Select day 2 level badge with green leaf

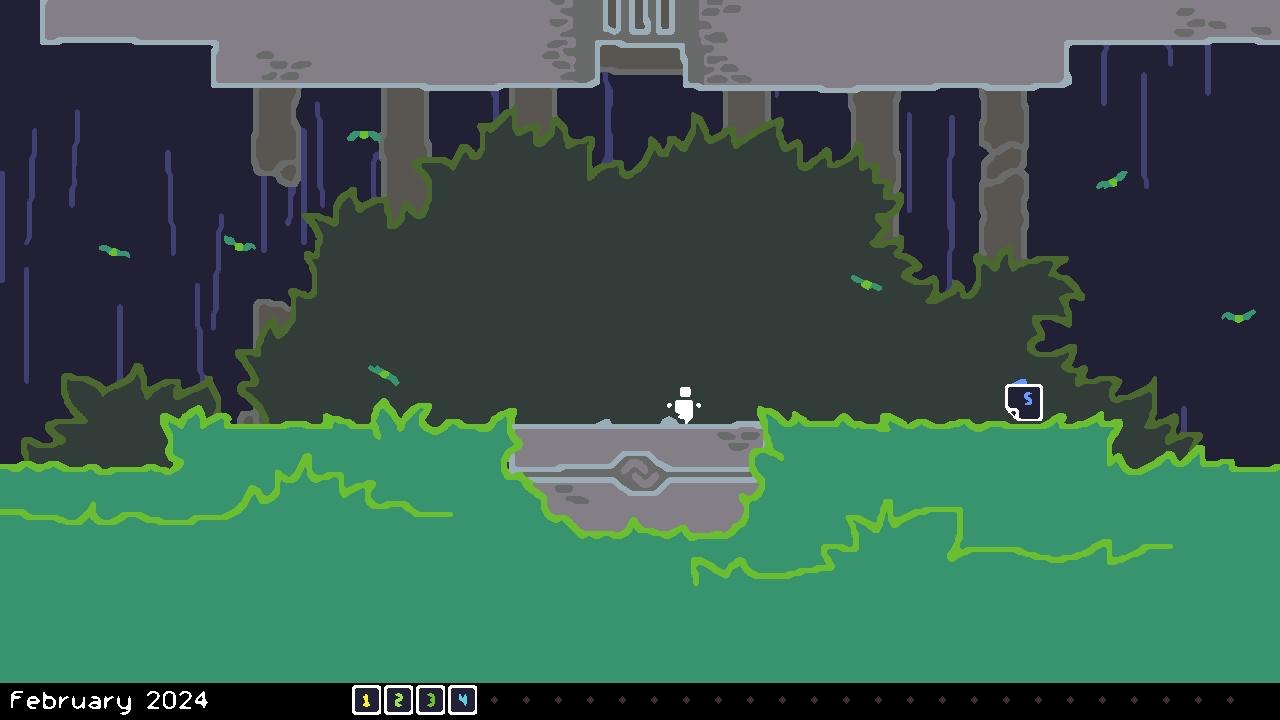pos(398,700)
